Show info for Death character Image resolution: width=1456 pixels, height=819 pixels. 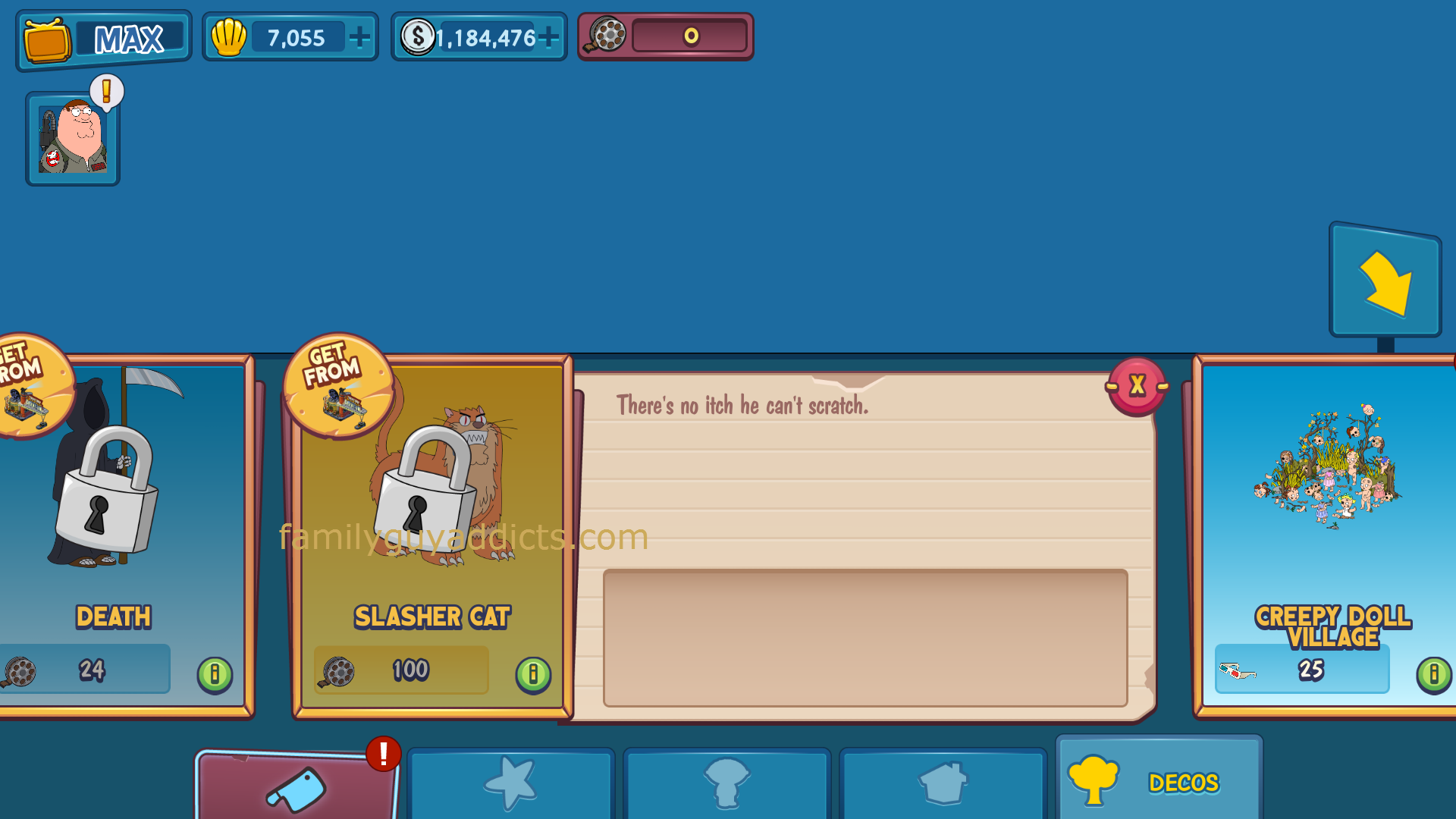[215, 673]
